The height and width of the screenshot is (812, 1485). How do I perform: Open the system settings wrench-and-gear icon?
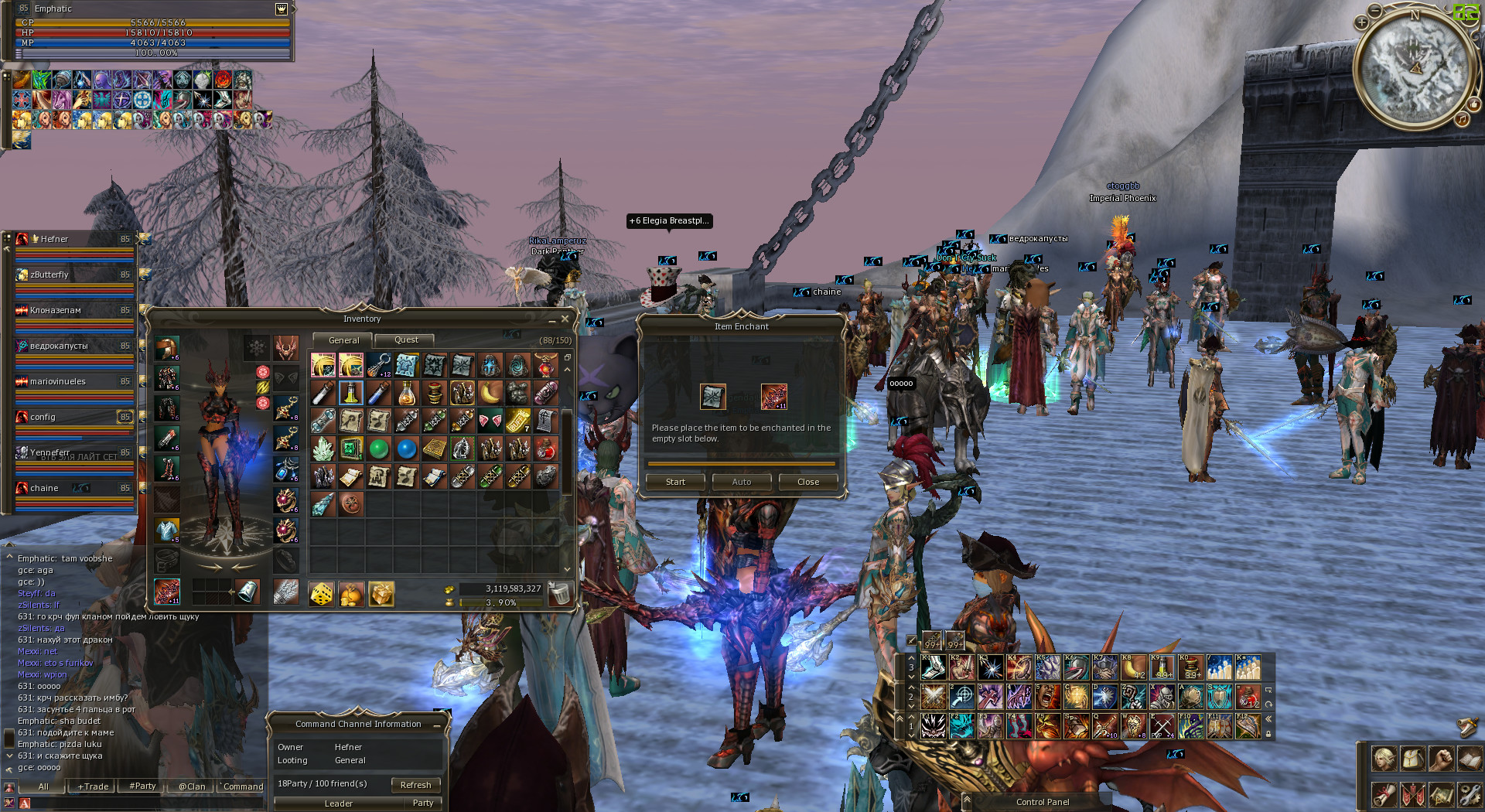(x=1469, y=794)
